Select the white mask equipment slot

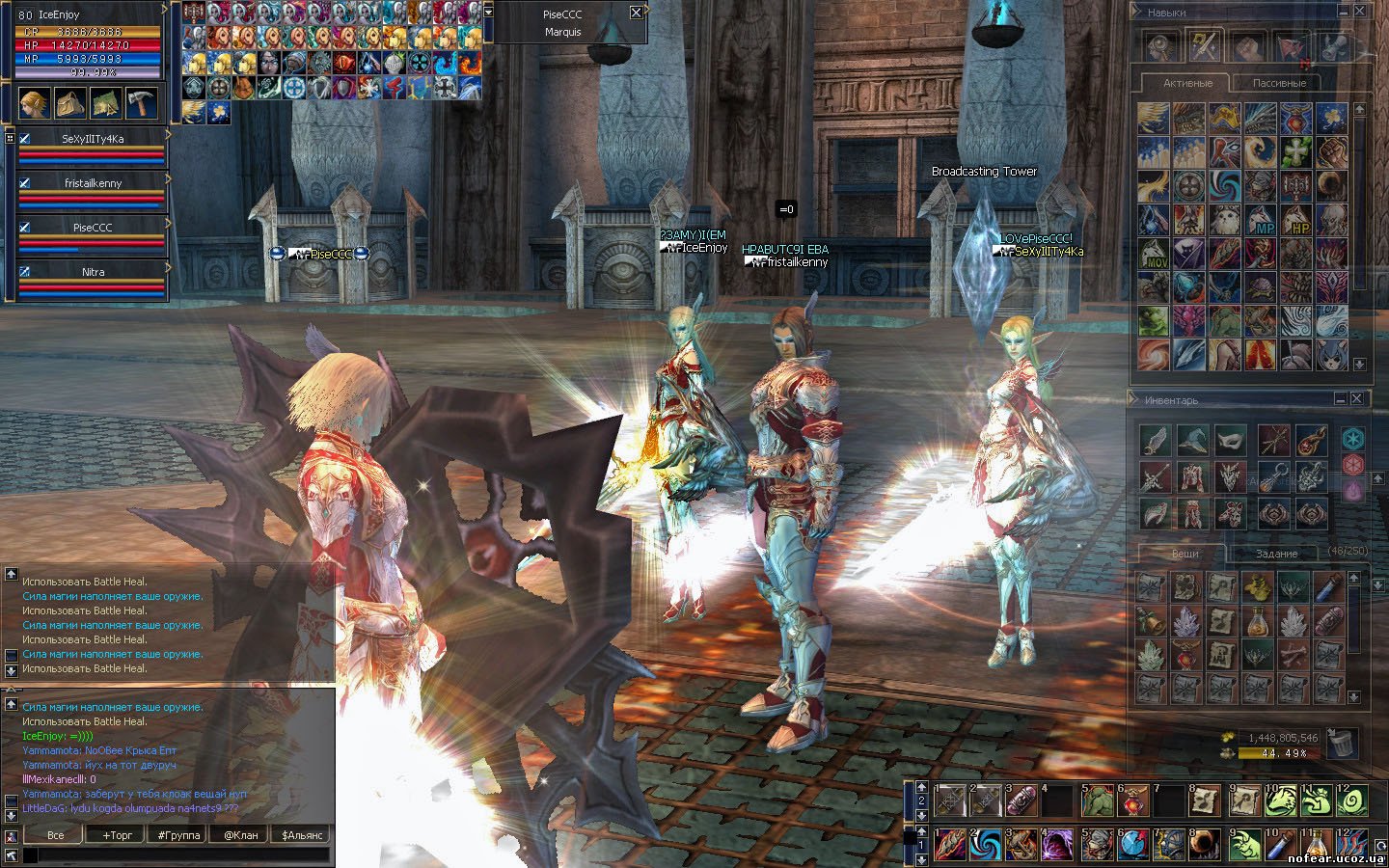point(1230,441)
